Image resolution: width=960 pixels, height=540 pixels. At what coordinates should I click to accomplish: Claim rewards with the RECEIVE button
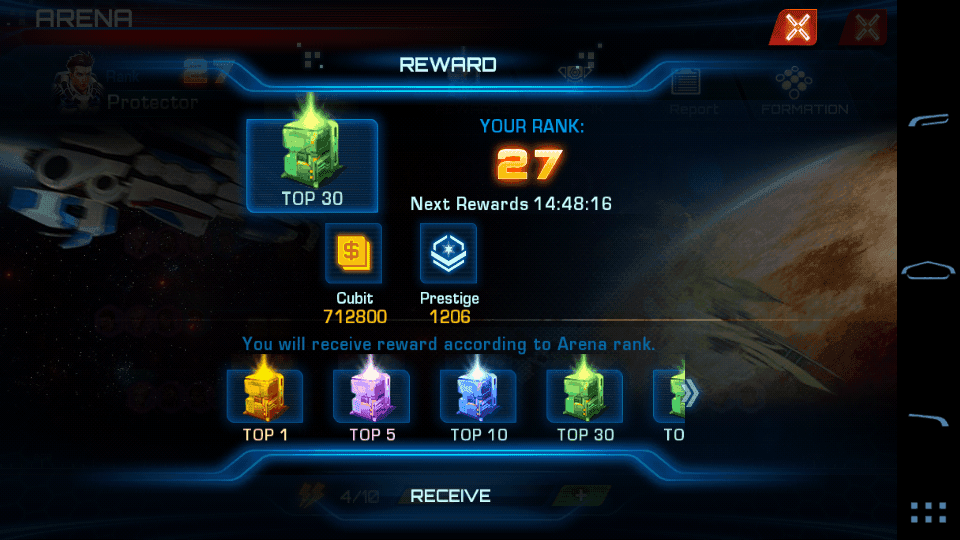(451, 495)
